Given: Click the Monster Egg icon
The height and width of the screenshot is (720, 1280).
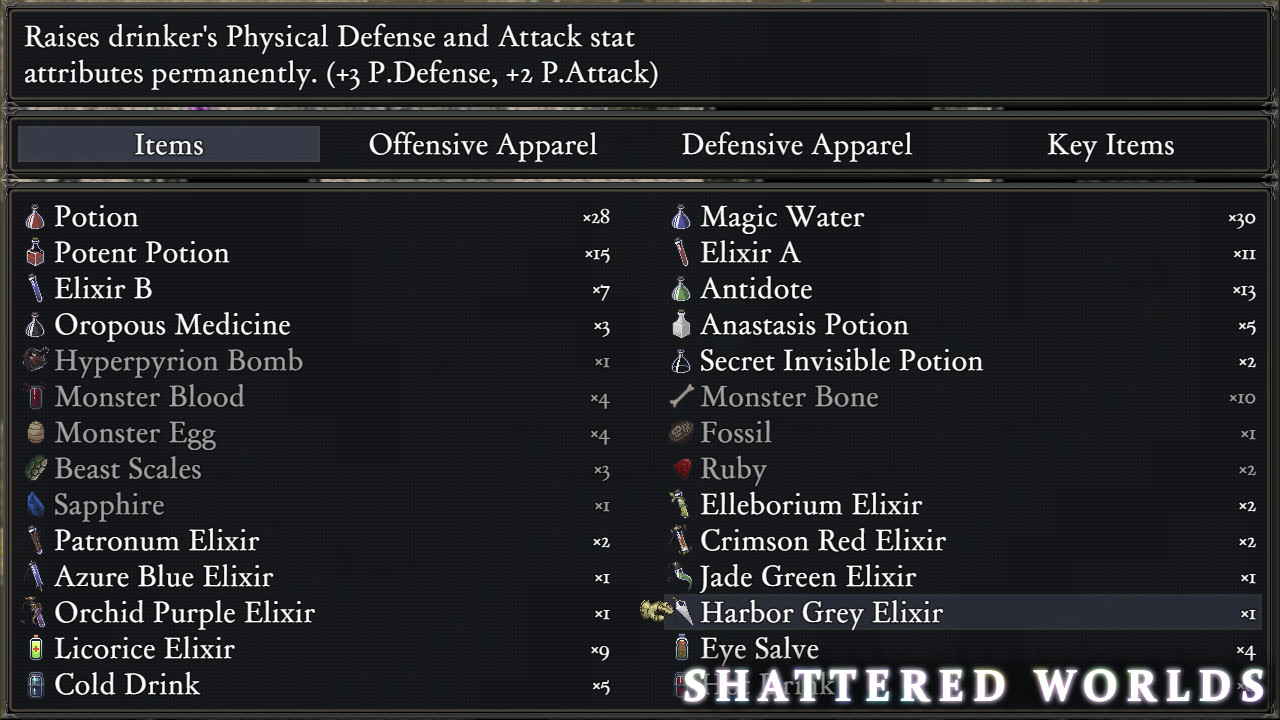Looking at the screenshot, I should click(36, 433).
